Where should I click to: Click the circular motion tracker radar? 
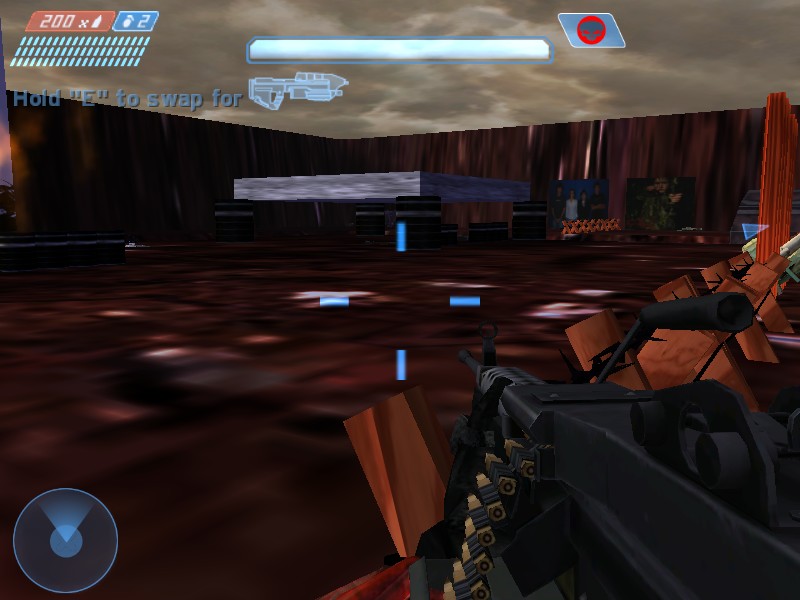(x=65, y=541)
